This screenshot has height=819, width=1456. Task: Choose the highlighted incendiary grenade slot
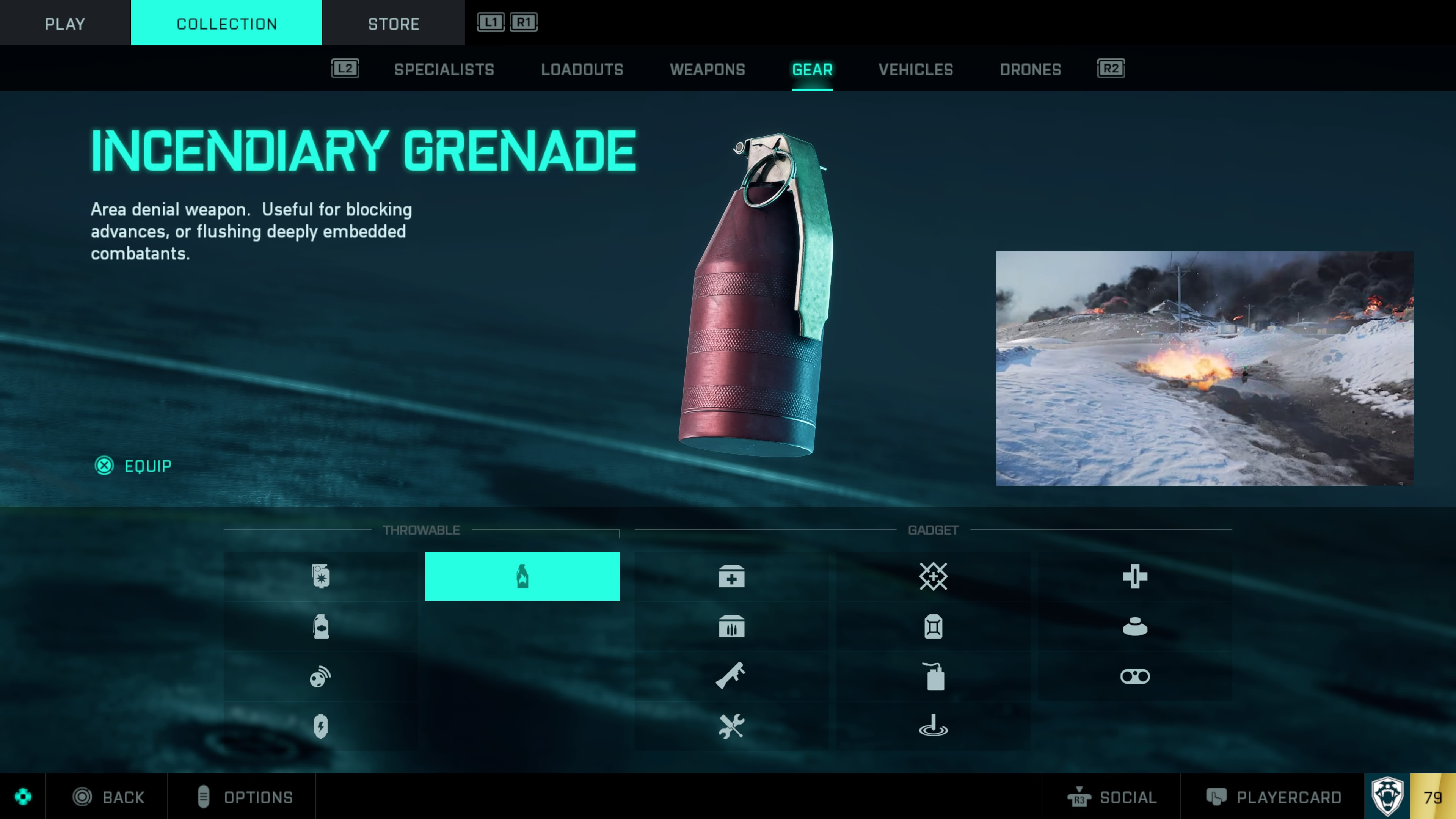(522, 576)
